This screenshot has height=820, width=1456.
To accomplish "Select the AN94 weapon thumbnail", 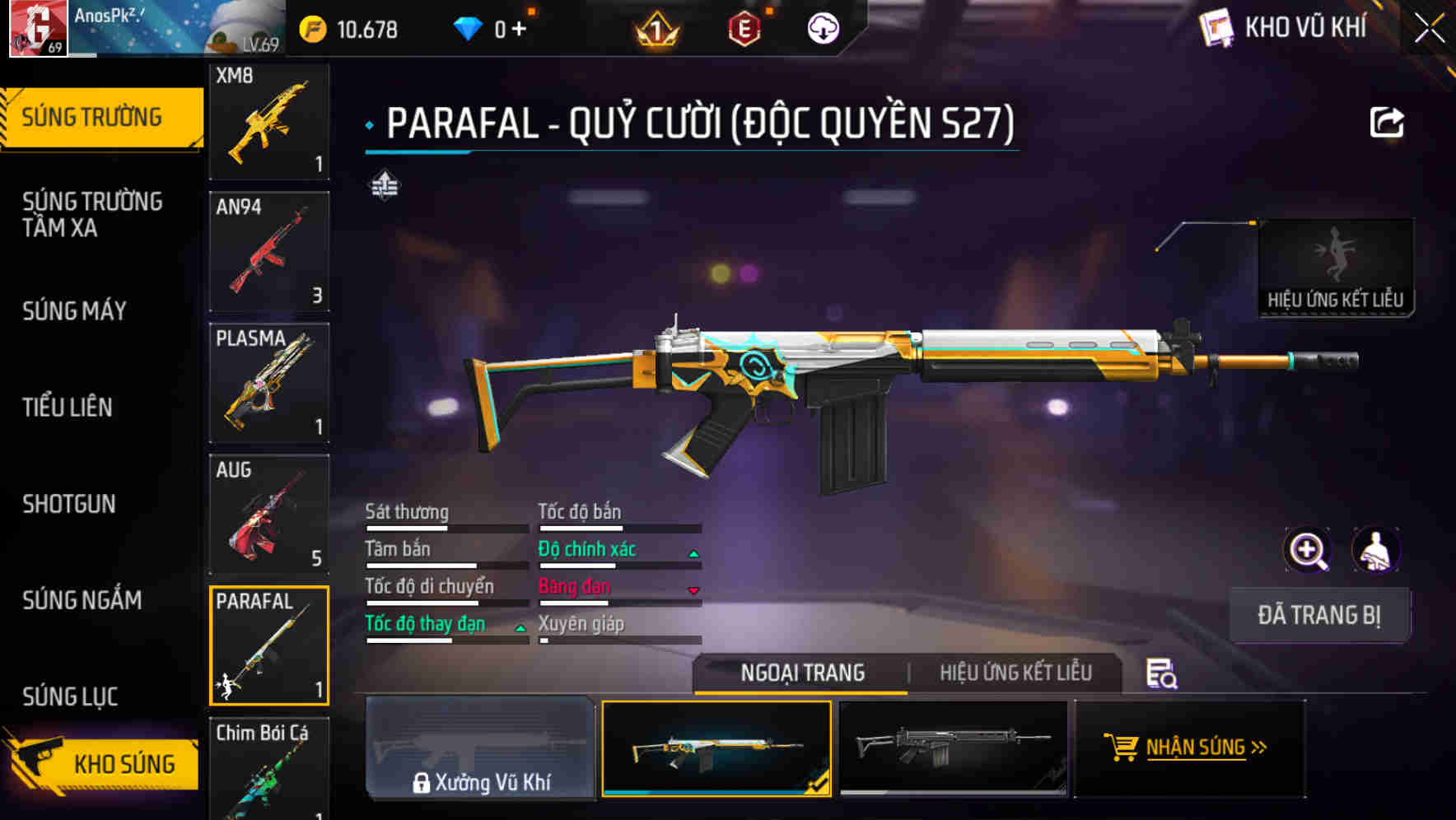I will click(268, 252).
